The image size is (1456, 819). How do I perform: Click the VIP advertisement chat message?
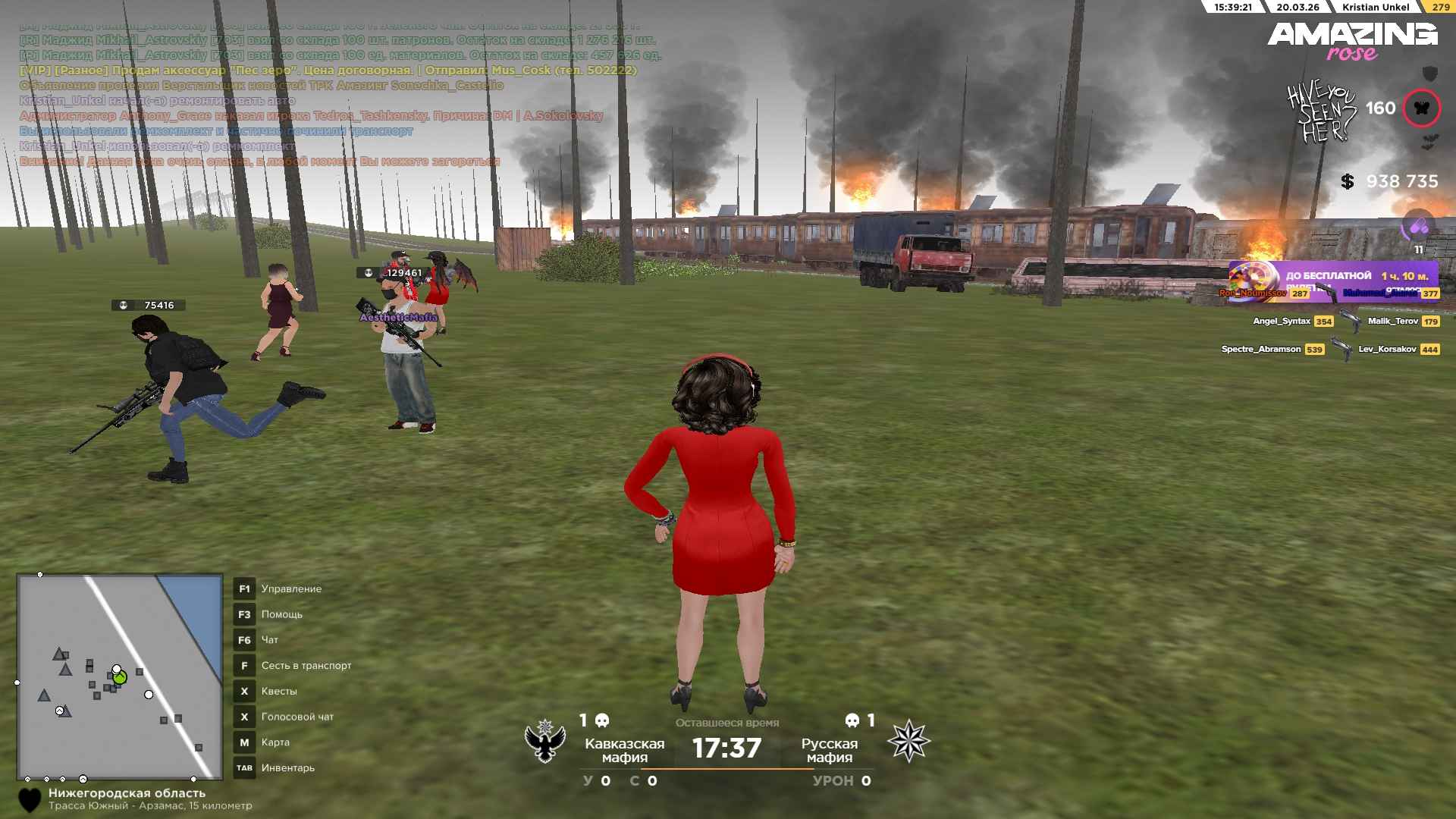pos(328,71)
